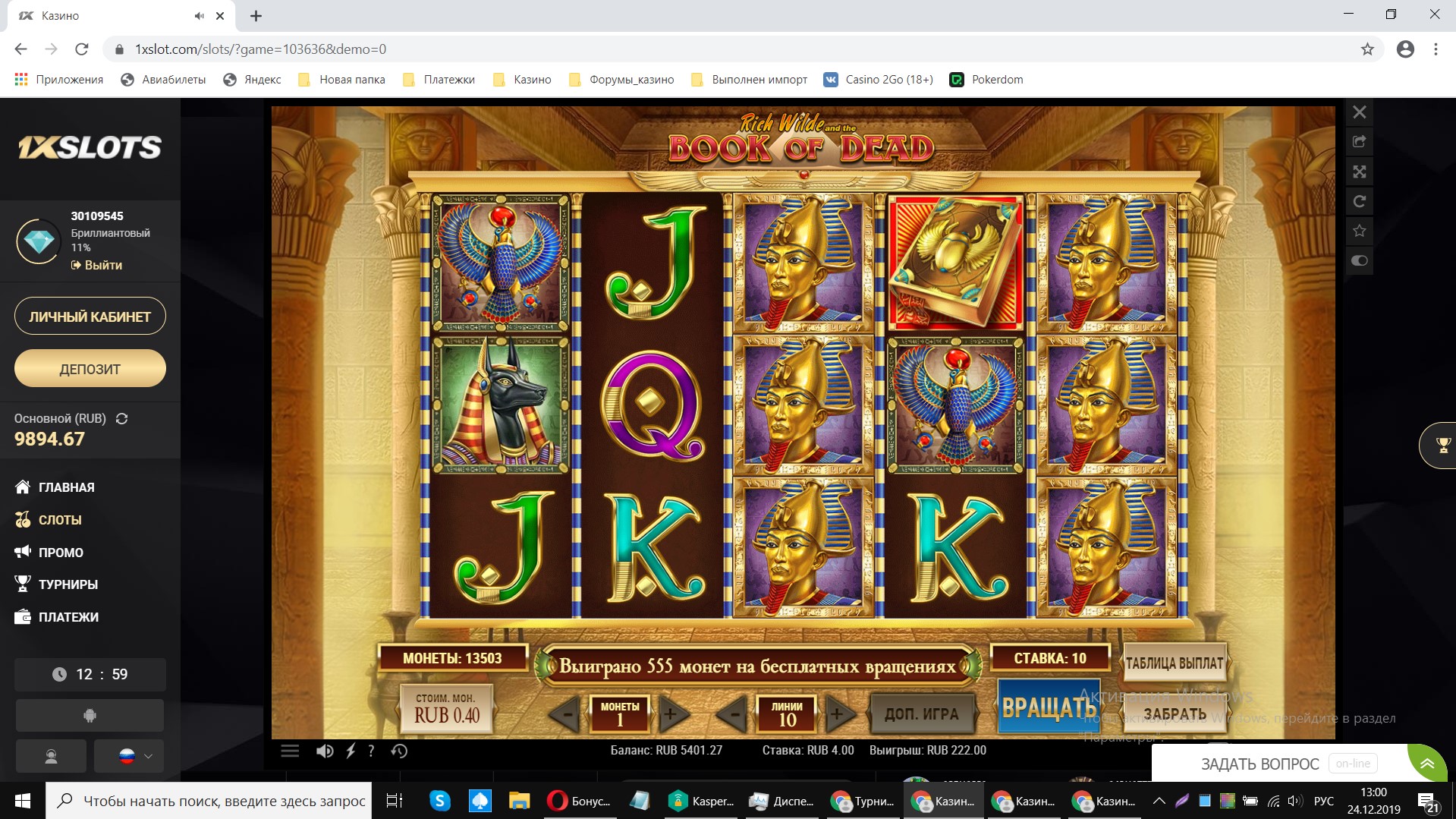This screenshot has height=819, width=1456.
Task: Change coin value СТОИМ. МОН. RUB 0.40
Action: point(447,708)
